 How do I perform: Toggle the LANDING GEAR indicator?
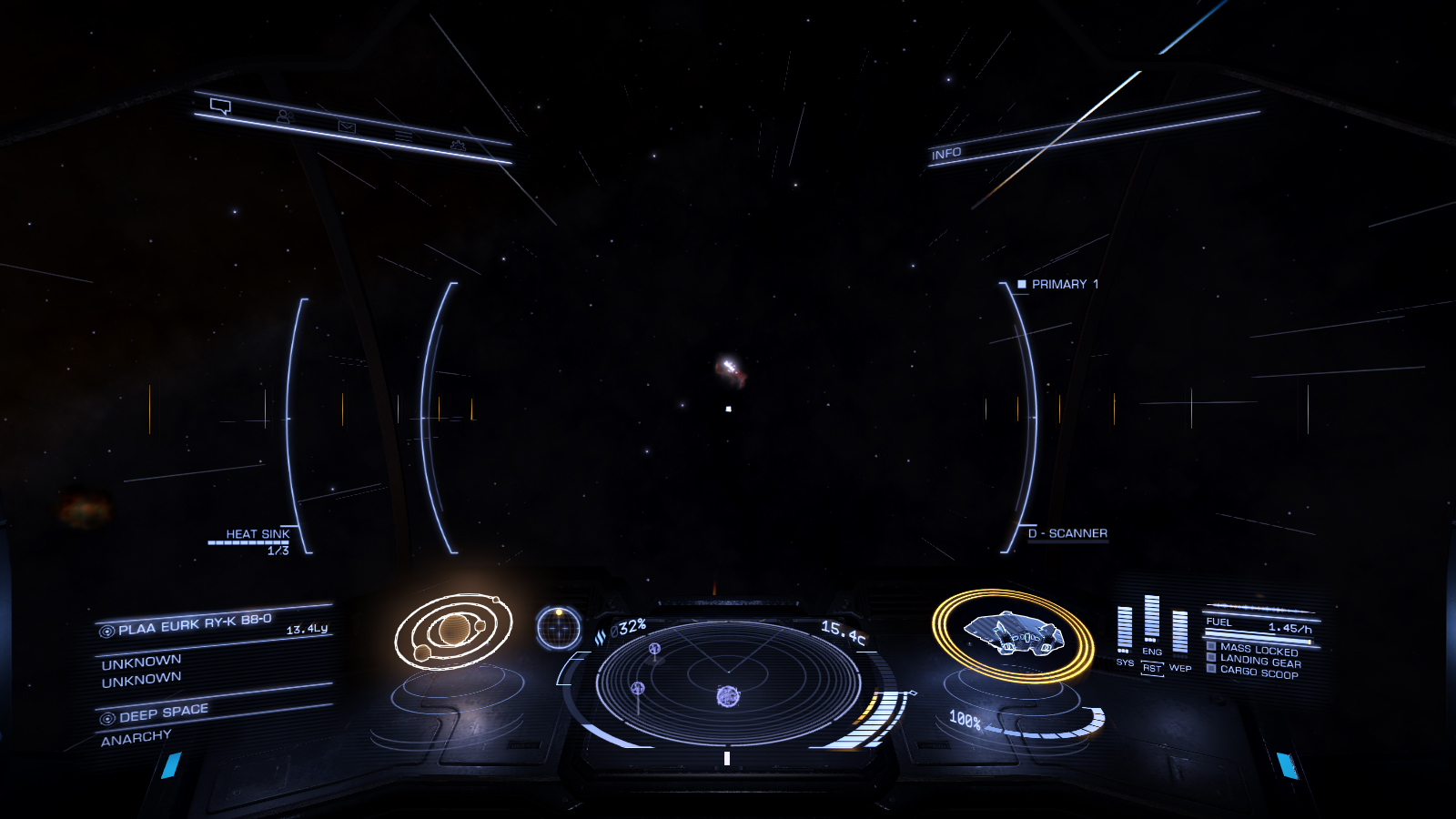point(1259,661)
